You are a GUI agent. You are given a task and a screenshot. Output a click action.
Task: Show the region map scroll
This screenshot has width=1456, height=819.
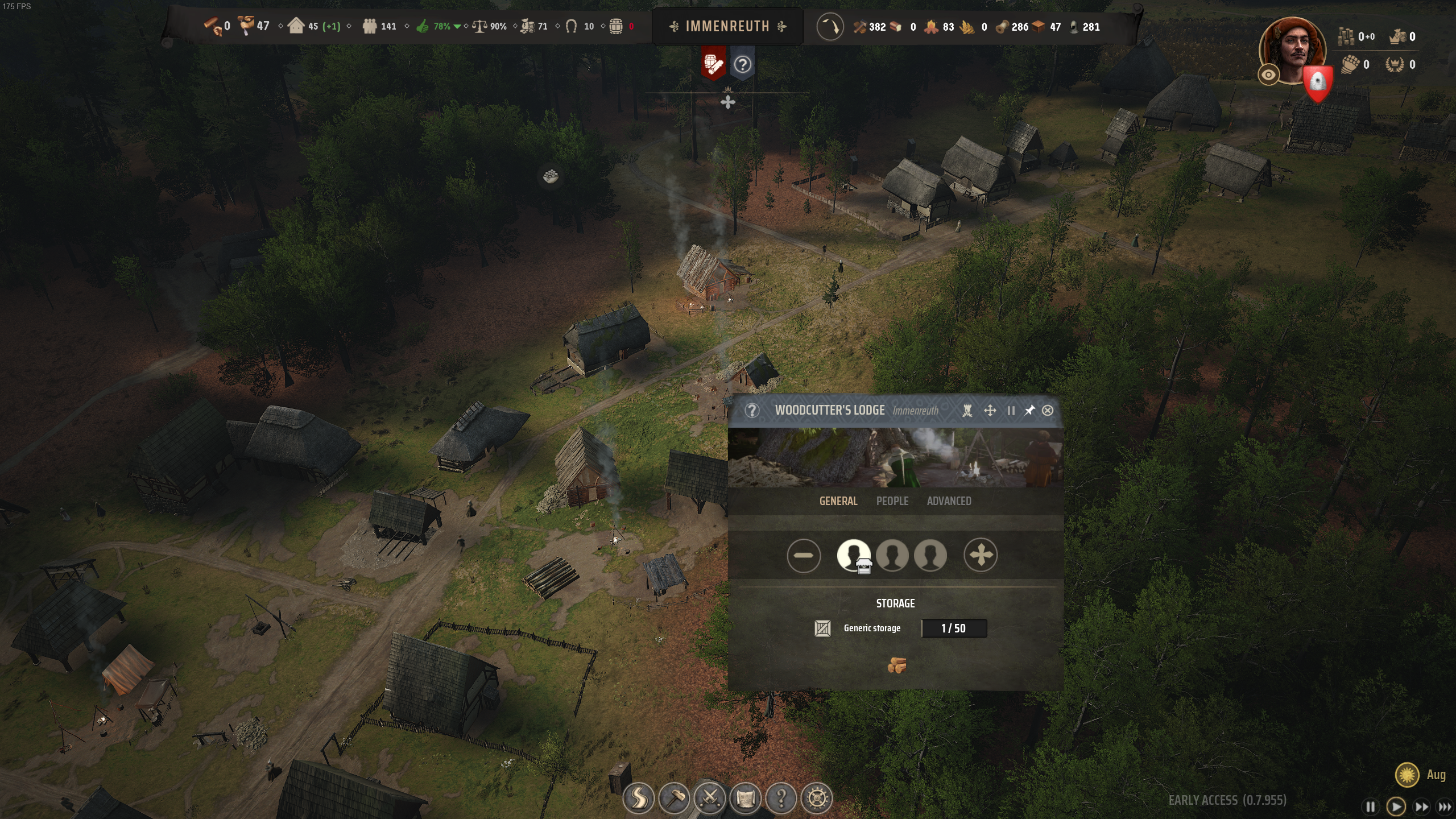(x=746, y=798)
